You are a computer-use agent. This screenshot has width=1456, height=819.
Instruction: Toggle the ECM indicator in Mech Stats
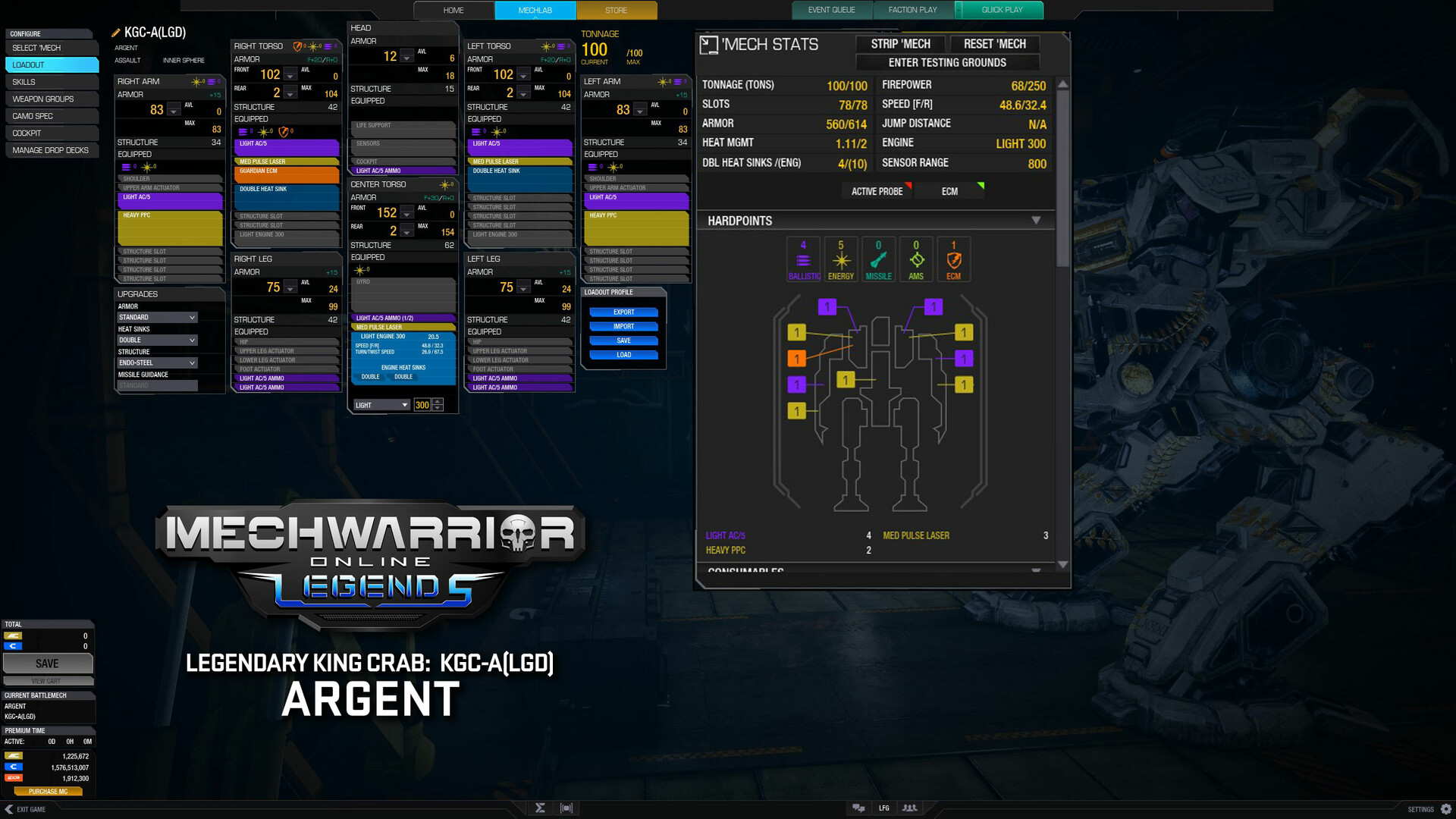pyautogui.click(x=949, y=191)
